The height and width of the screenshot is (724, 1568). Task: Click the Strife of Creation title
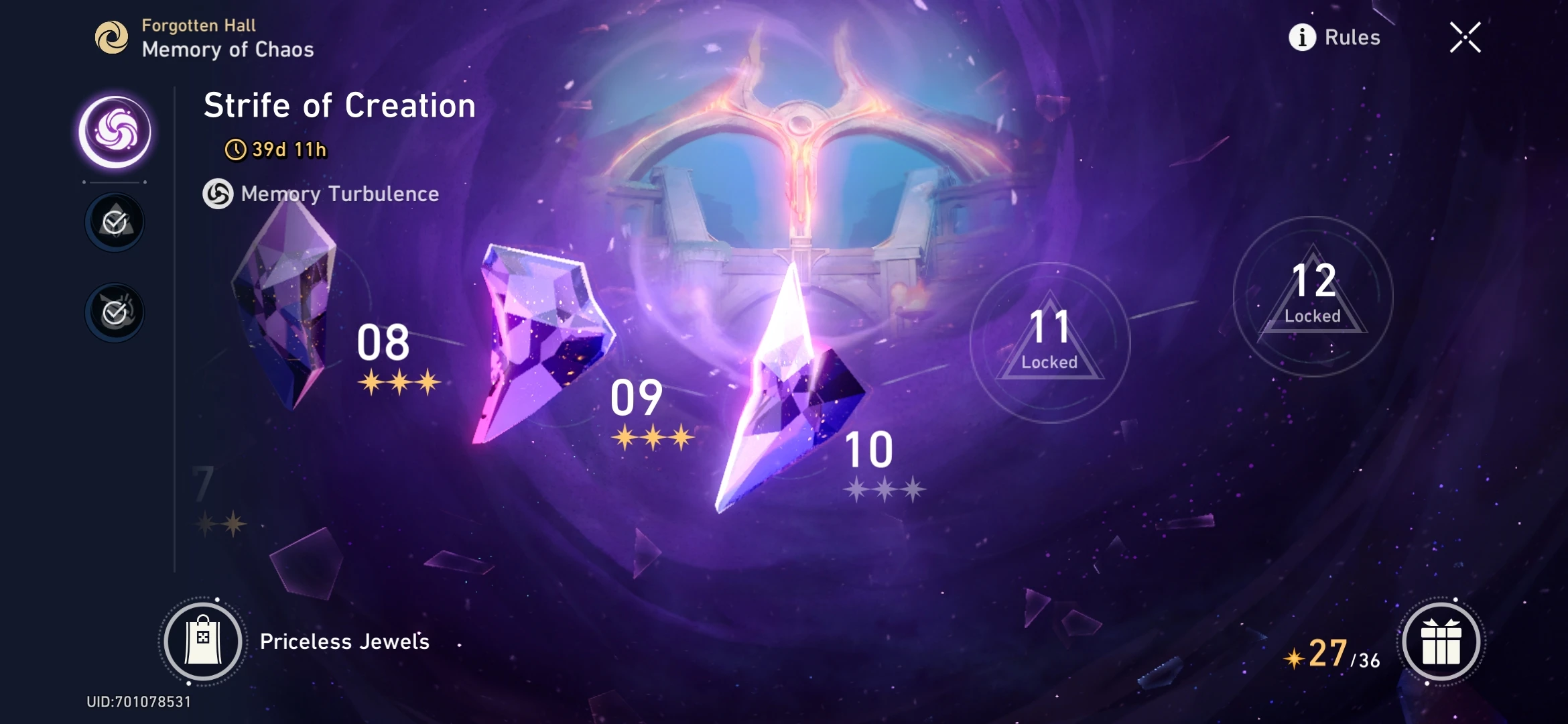[339, 105]
